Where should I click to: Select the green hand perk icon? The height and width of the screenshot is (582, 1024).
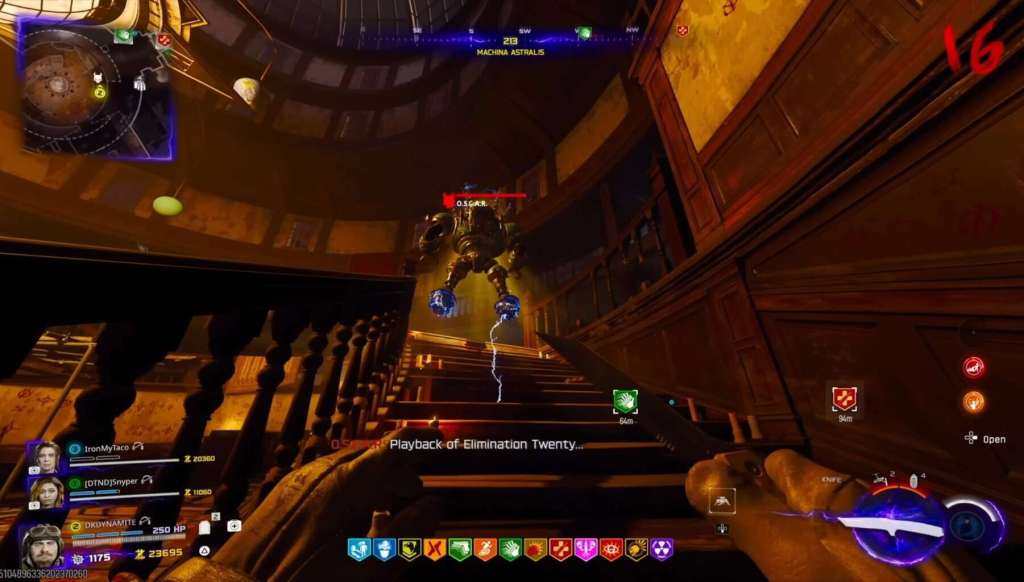tap(510, 549)
